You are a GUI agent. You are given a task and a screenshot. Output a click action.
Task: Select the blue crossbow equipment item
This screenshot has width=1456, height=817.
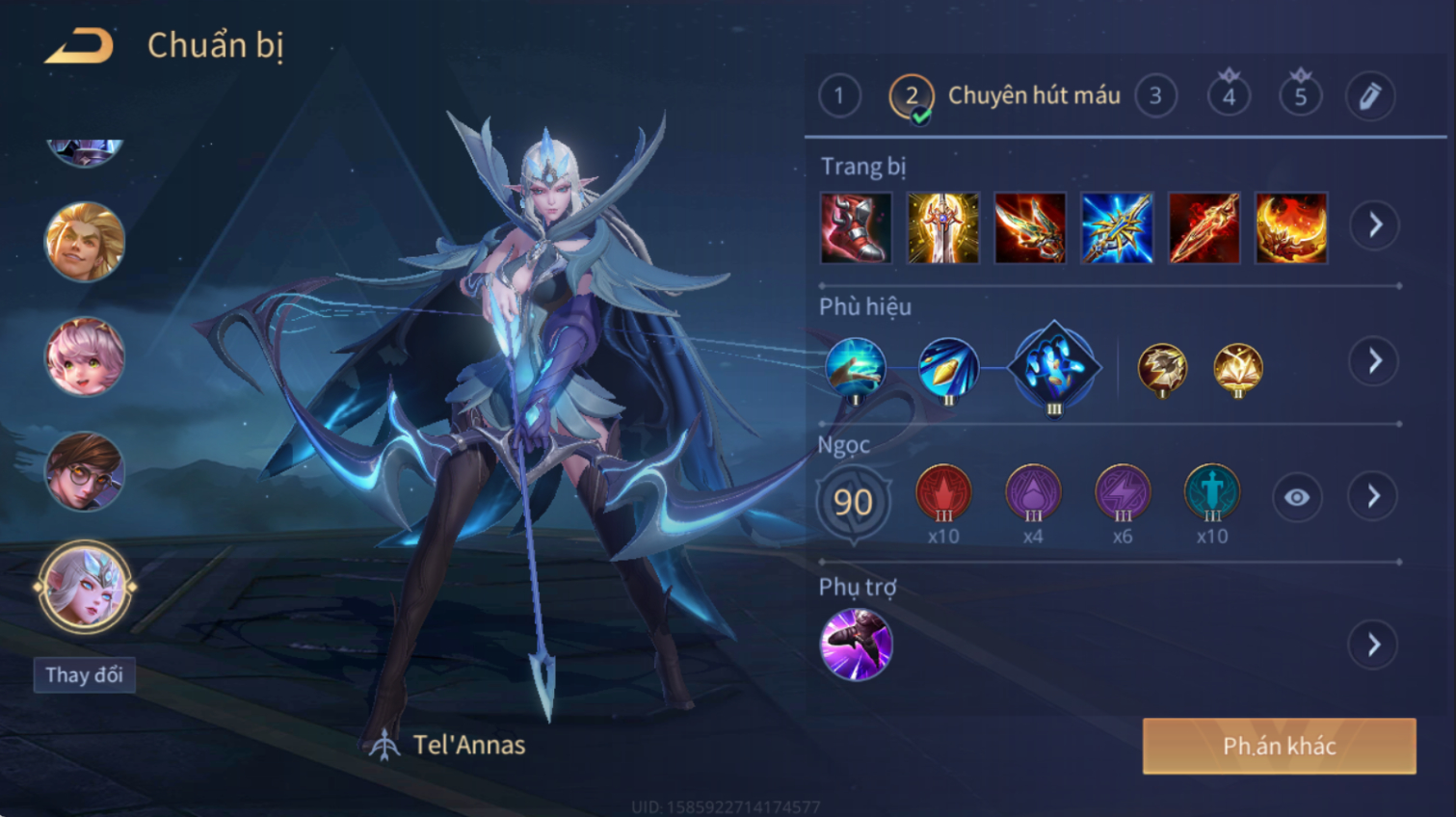click(1117, 228)
